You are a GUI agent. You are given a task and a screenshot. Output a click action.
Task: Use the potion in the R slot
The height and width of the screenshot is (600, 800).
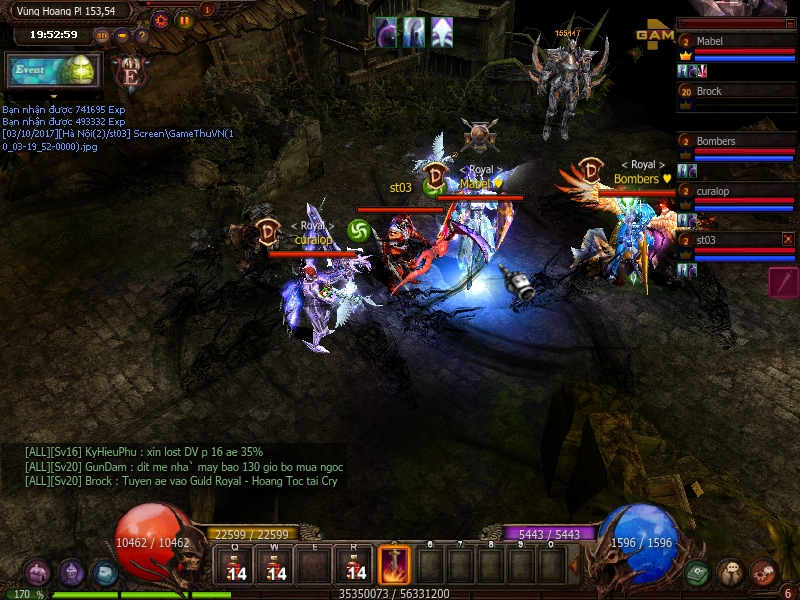tap(355, 567)
